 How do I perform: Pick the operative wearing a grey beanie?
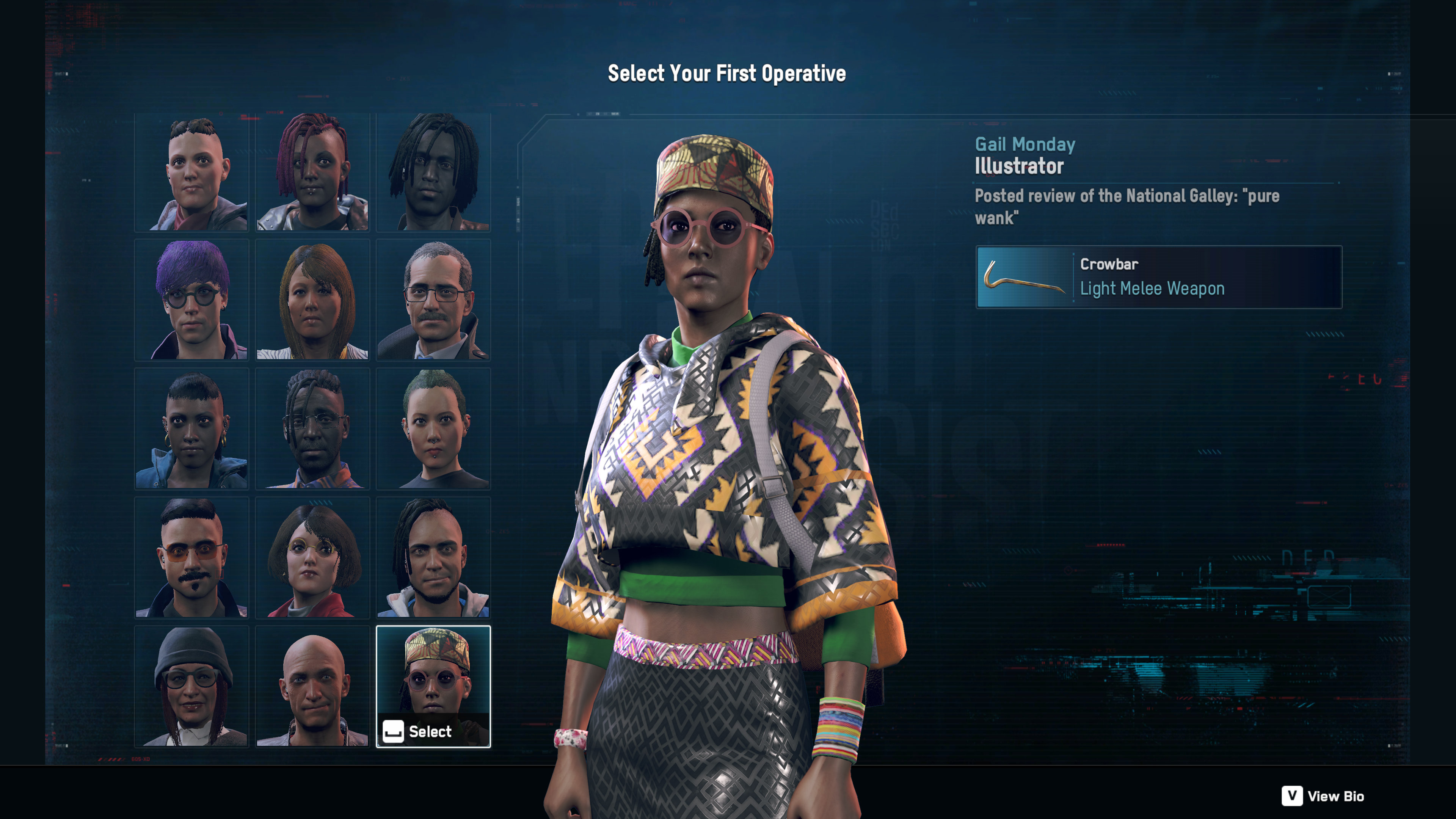pos(191,686)
